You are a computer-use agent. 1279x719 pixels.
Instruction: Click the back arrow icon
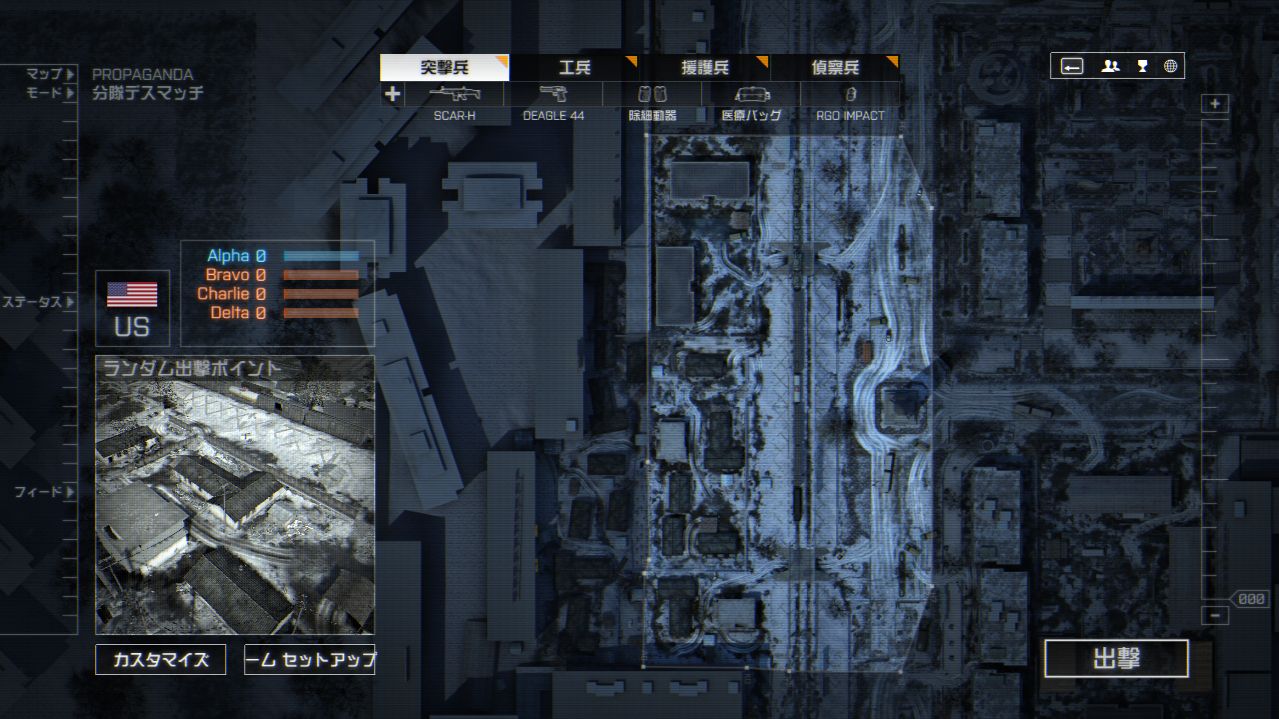1072,67
